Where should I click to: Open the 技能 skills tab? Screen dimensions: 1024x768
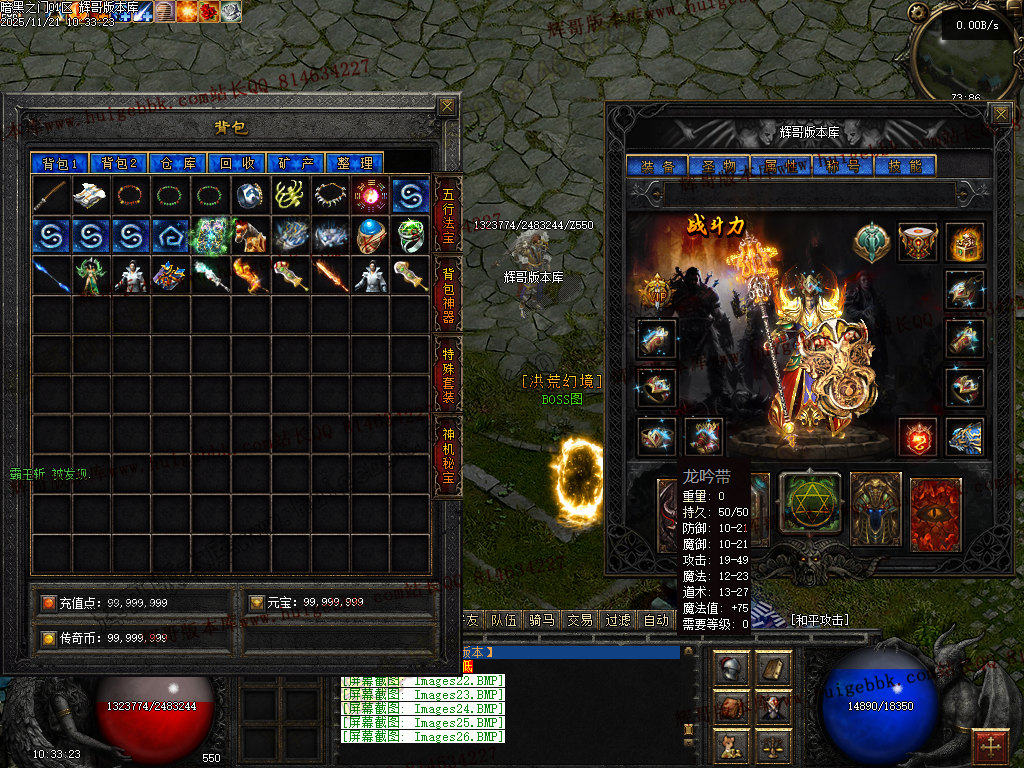click(x=904, y=166)
